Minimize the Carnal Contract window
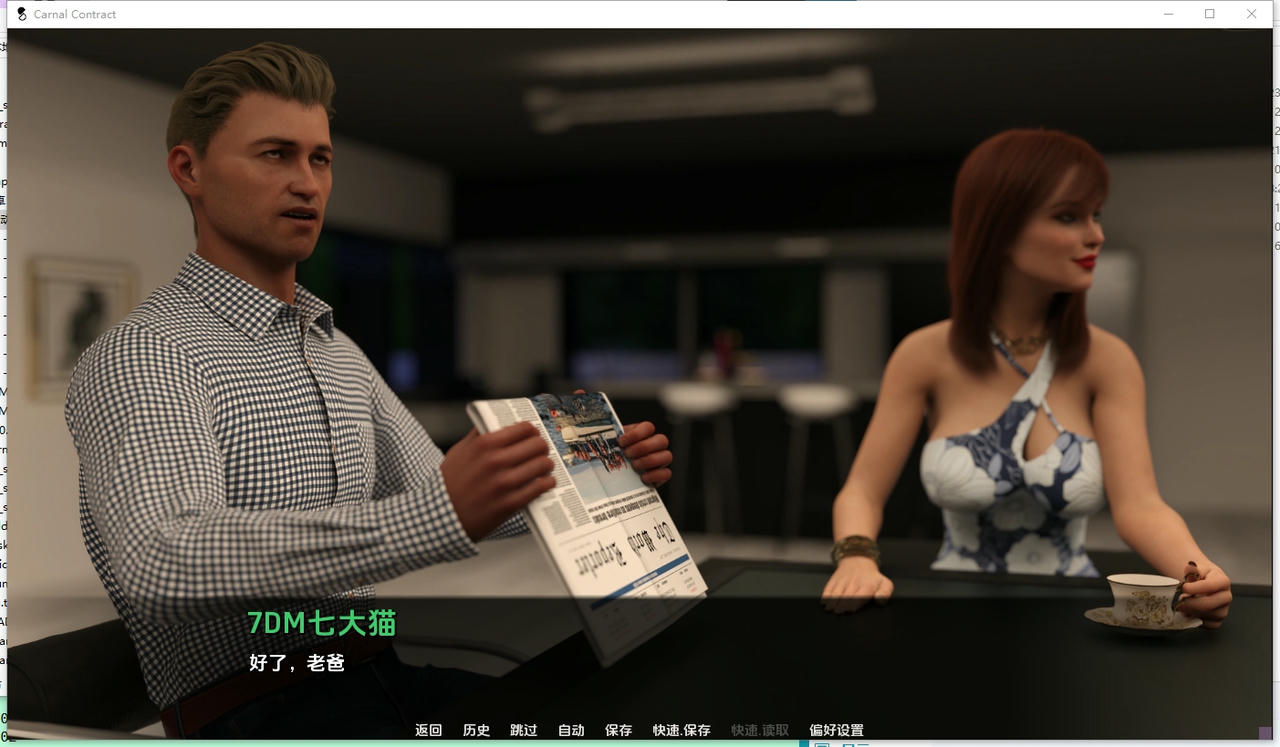Viewport: 1280px width, 747px height. click(1168, 14)
